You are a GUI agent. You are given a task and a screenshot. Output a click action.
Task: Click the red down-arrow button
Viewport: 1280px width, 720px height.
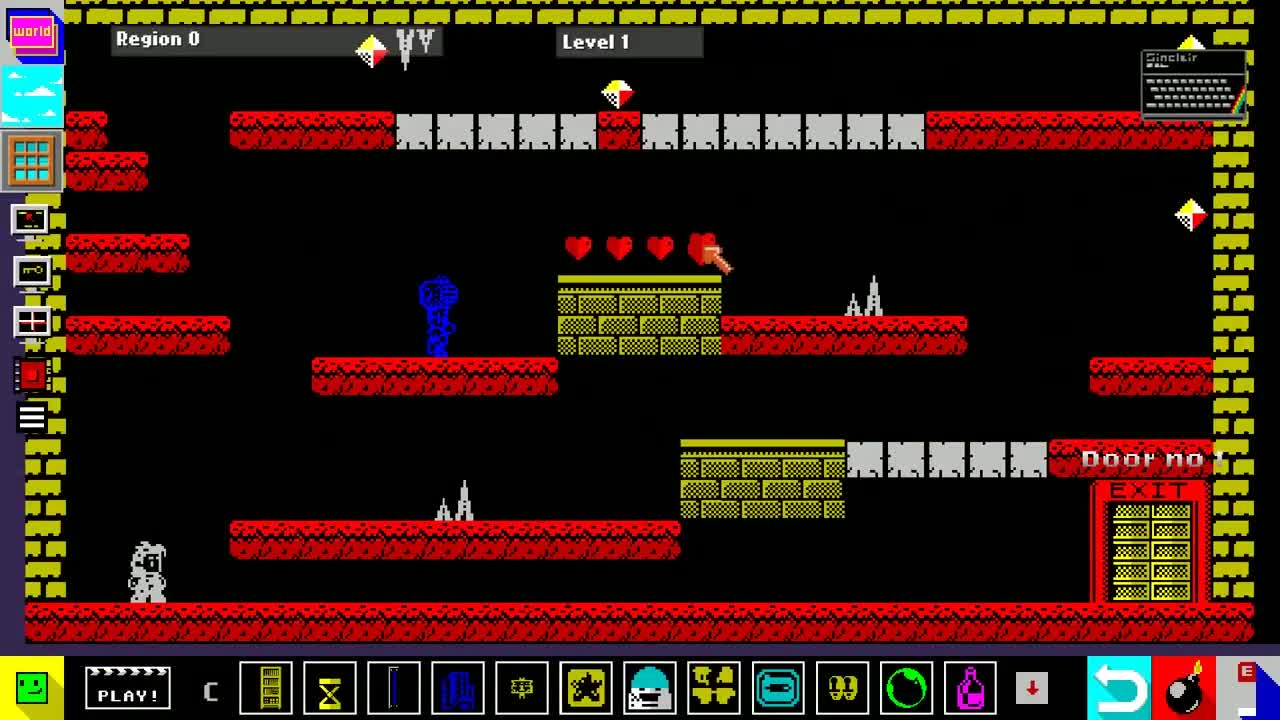pyautogui.click(x=1032, y=688)
